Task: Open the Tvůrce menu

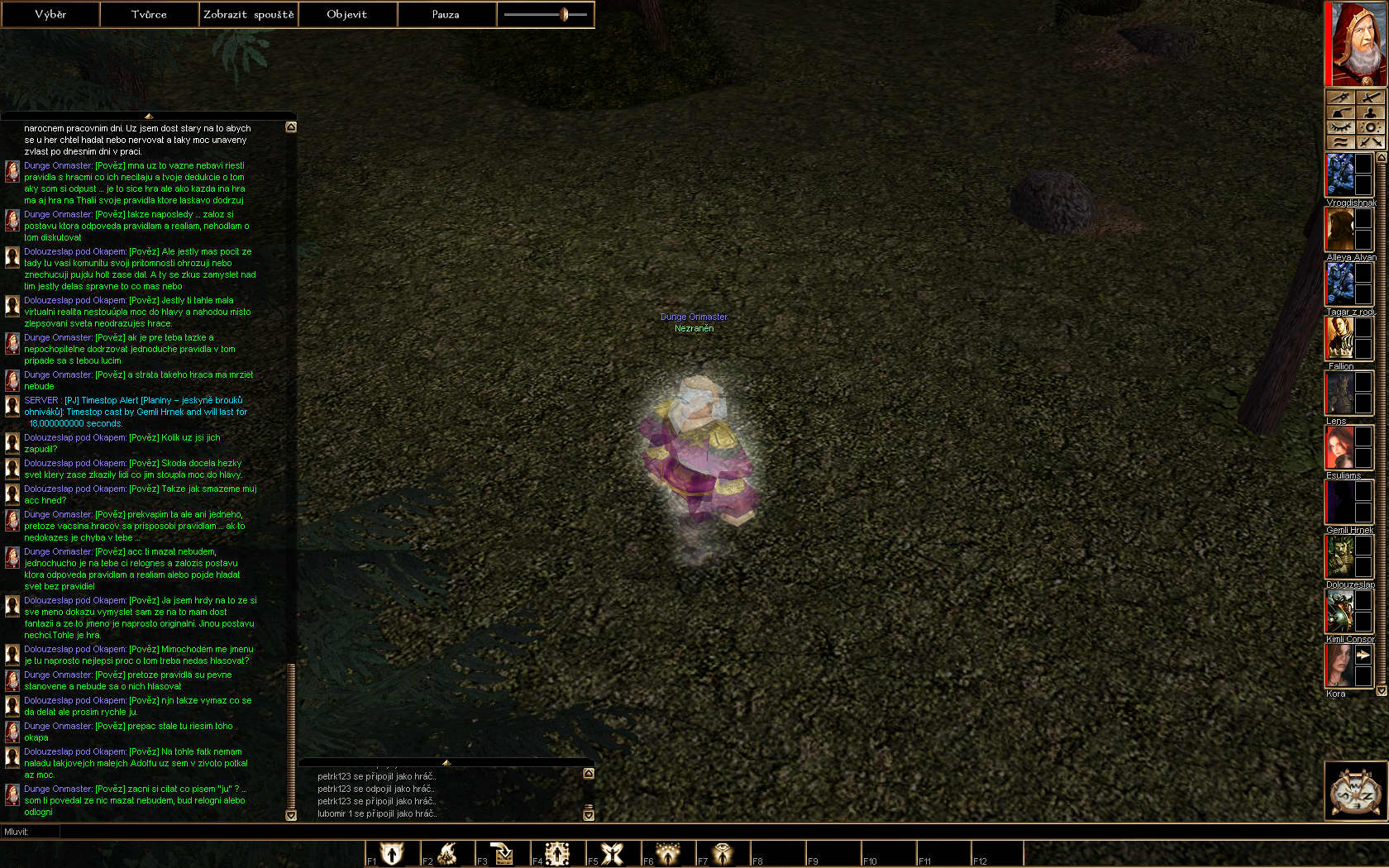Action: (x=149, y=14)
